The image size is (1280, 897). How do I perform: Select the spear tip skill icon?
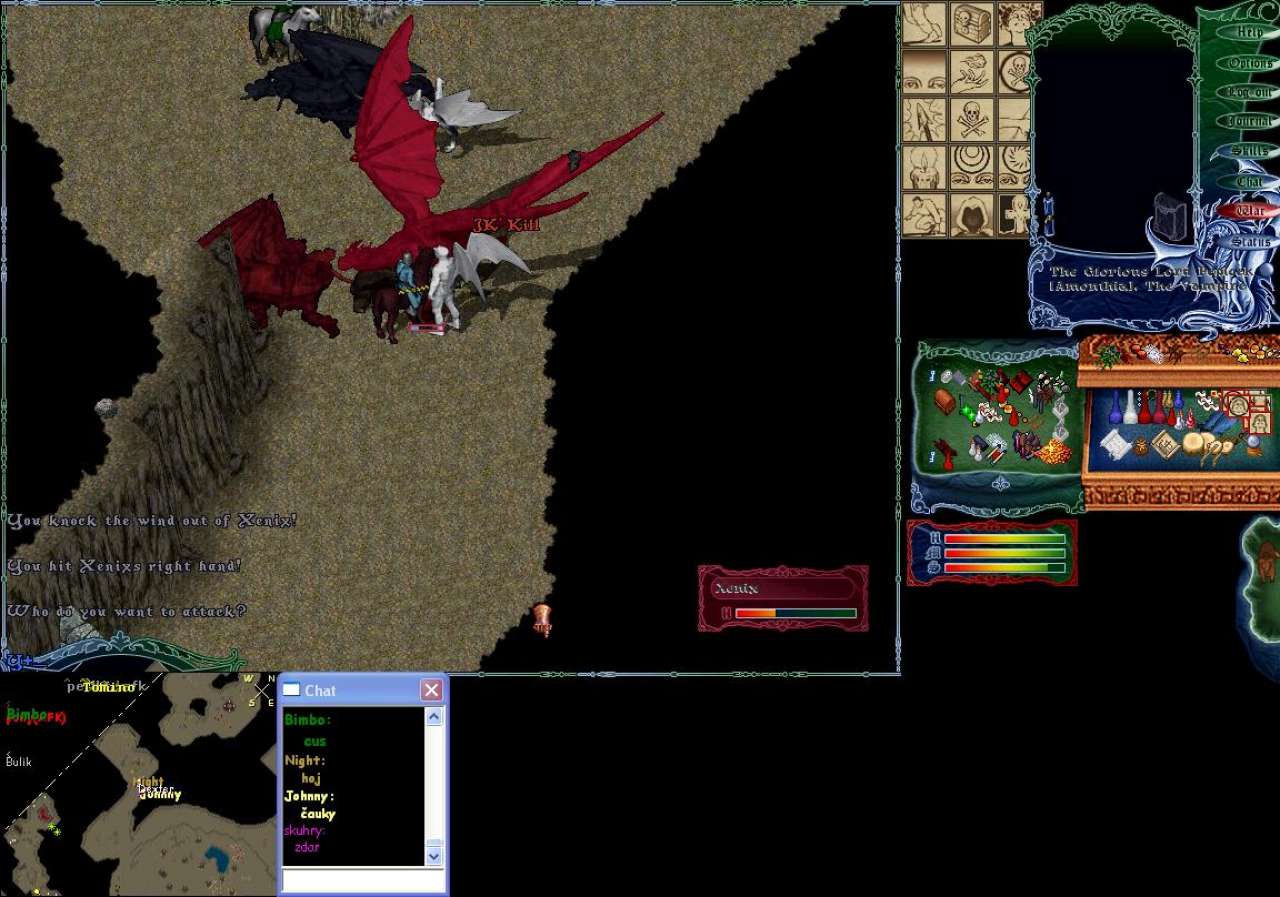click(x=924, y=119)
